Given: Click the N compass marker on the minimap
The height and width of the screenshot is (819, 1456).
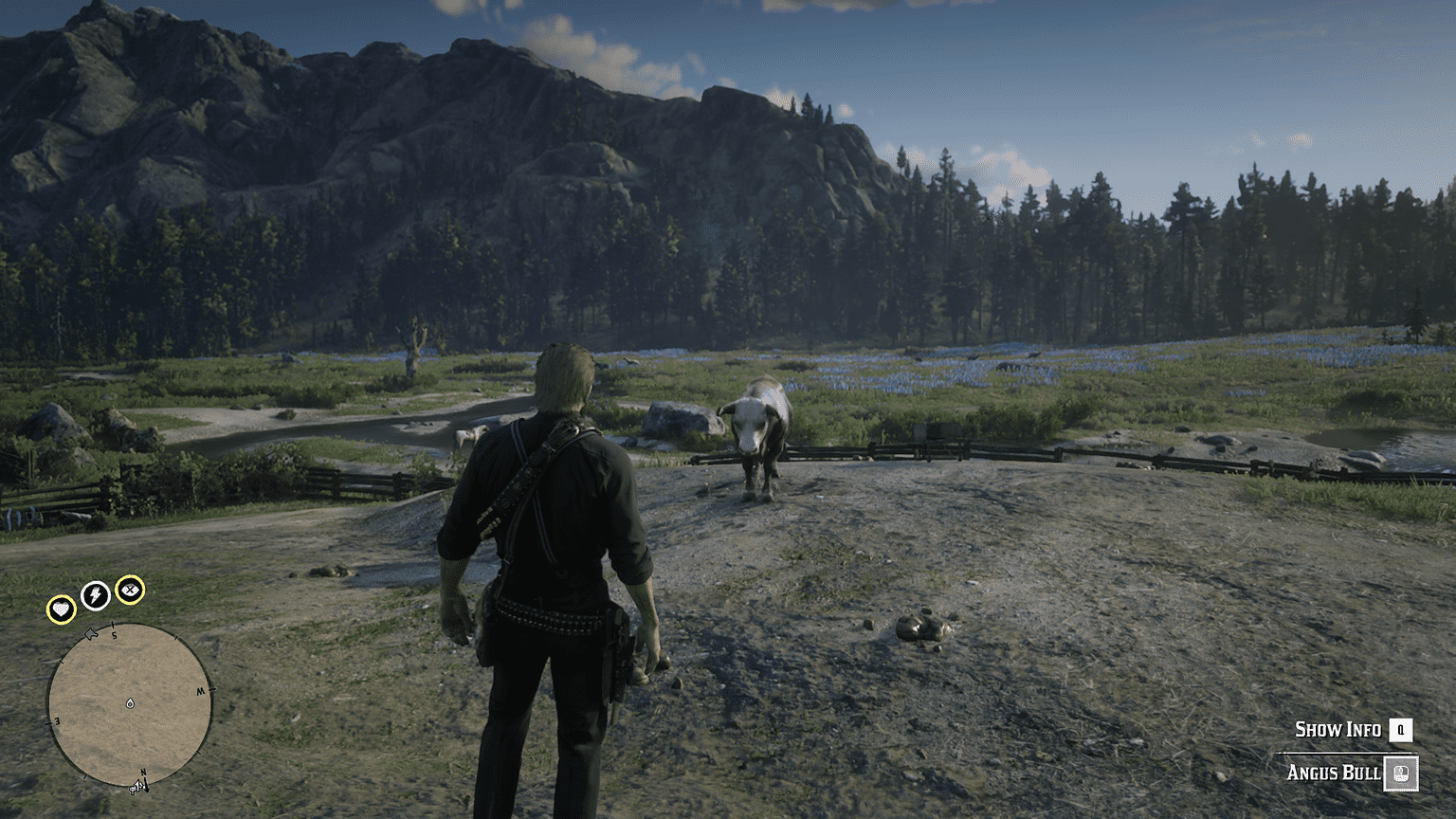Looking at the screenshot, I should pyautogui.click(x=143, y=772).
